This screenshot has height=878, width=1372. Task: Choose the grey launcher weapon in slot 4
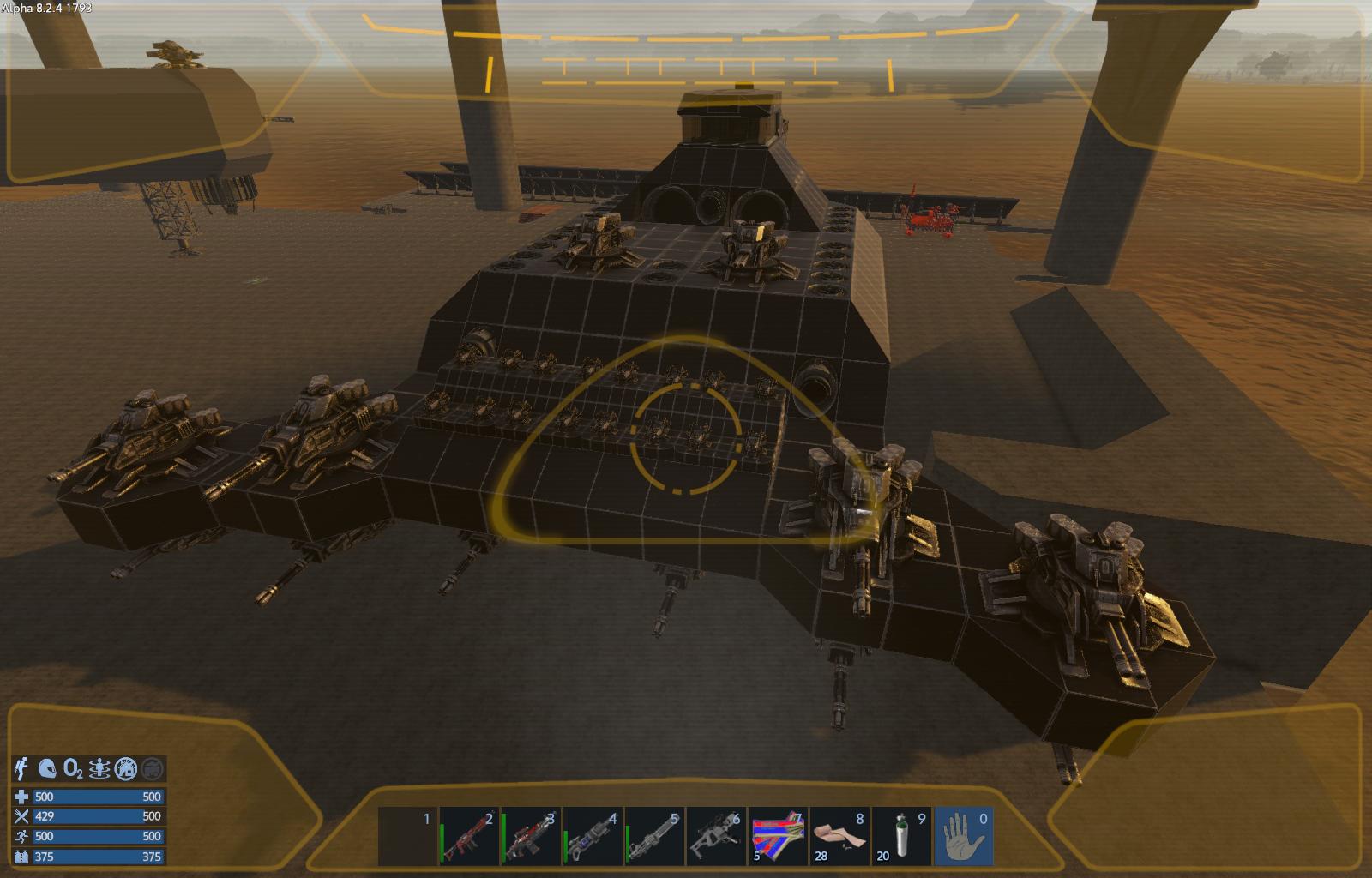click(x=593, y=838)
